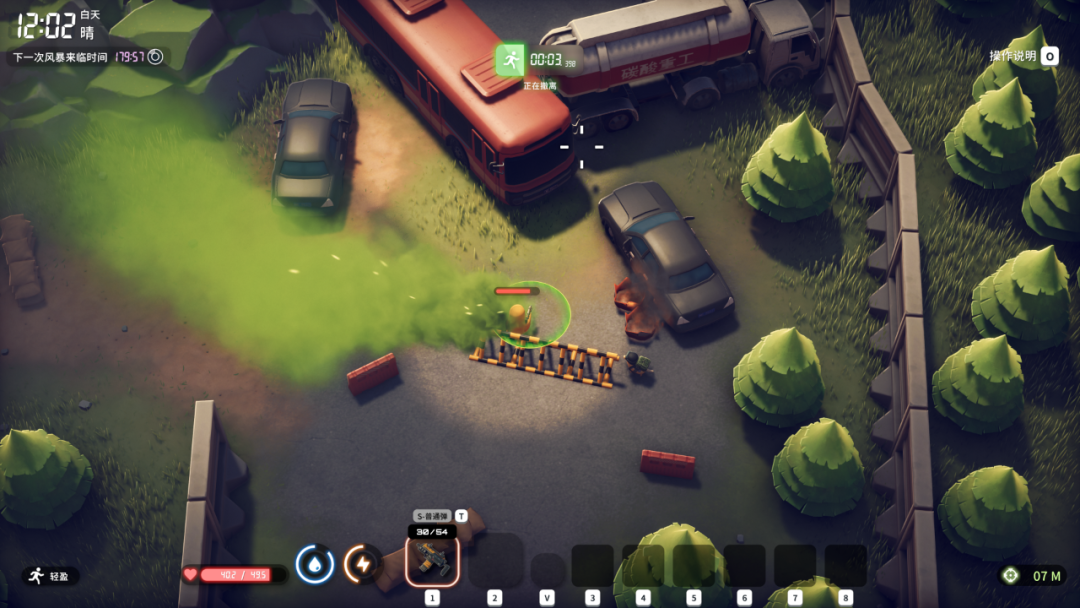Toggle the 轻盈 movement status indicator
1080x608 pixels.
pos(50,576)
